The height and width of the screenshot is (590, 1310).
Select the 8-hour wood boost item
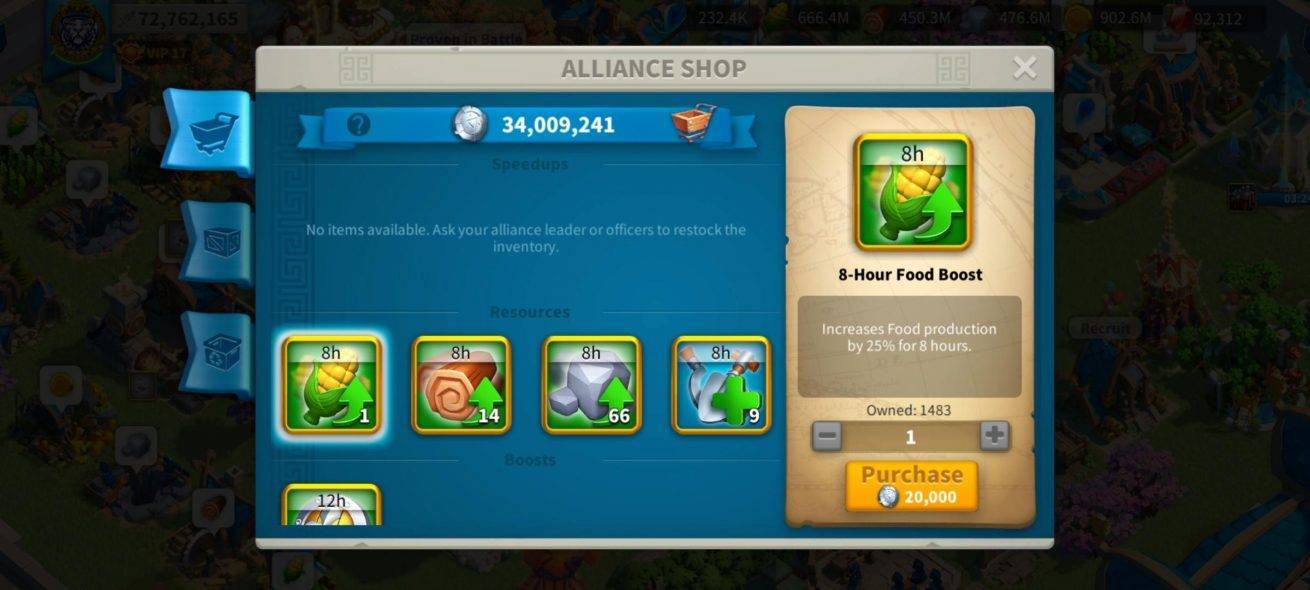461,385
